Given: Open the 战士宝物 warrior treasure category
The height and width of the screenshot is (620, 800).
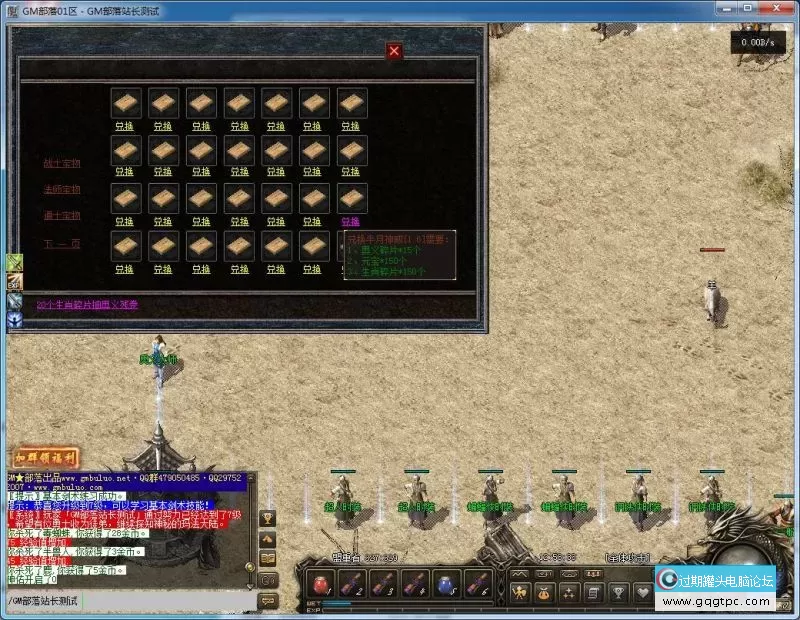Looking at the screenshot, I should tap(62, 163).
